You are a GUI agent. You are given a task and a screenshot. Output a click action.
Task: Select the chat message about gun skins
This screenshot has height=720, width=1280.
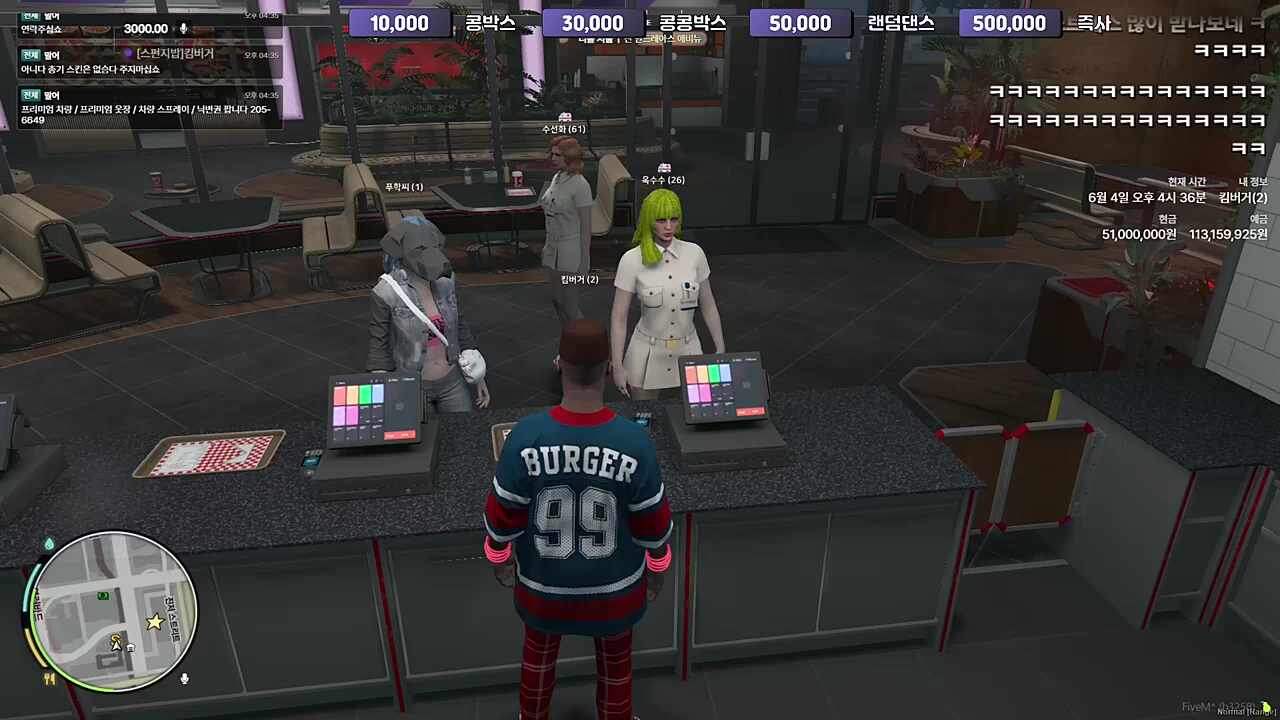pos(150,62)
